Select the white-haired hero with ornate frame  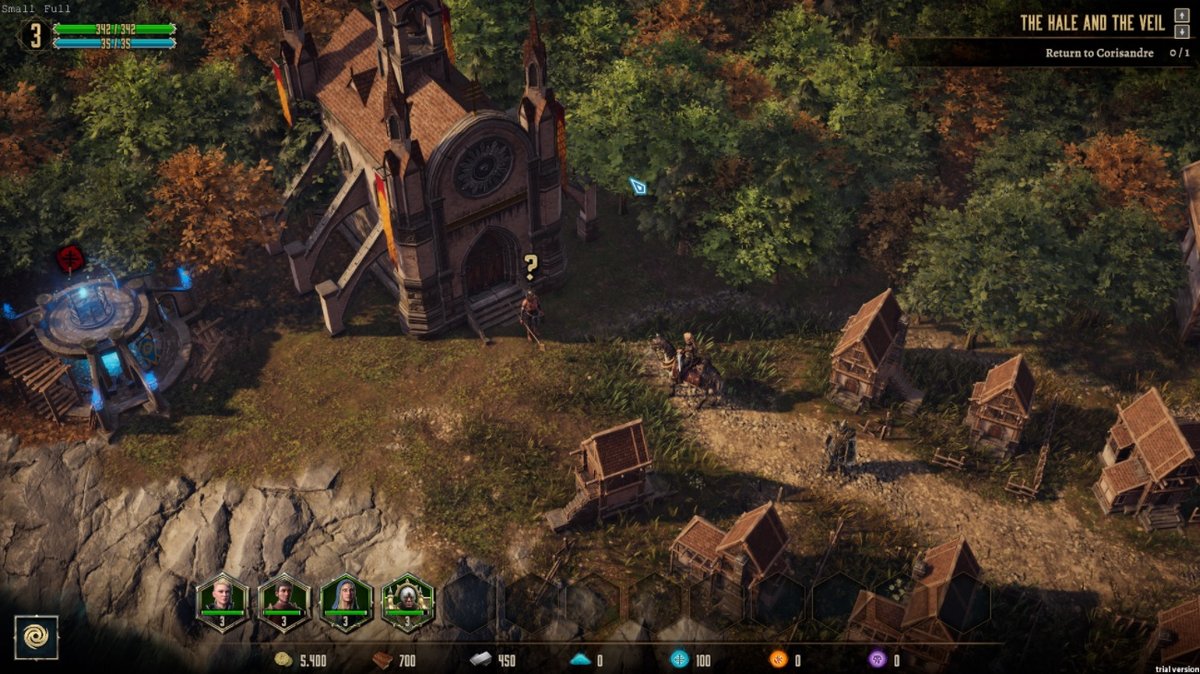(x=407, y=601)
